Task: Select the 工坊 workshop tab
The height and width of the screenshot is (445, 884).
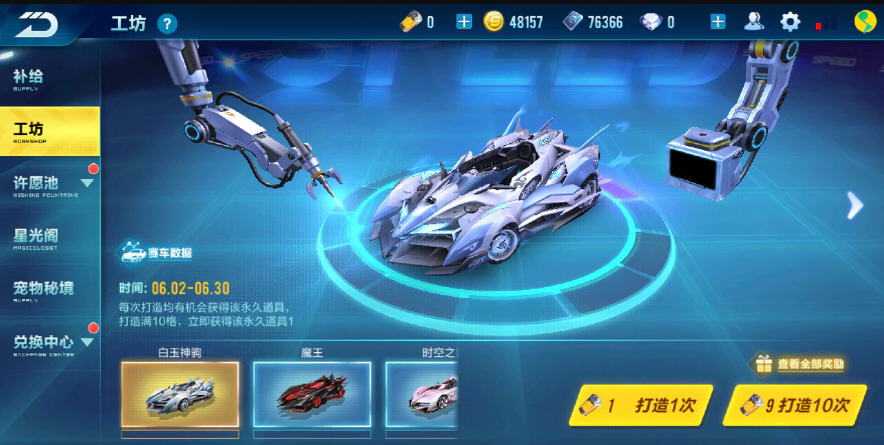Action: (x=49, y=130)
